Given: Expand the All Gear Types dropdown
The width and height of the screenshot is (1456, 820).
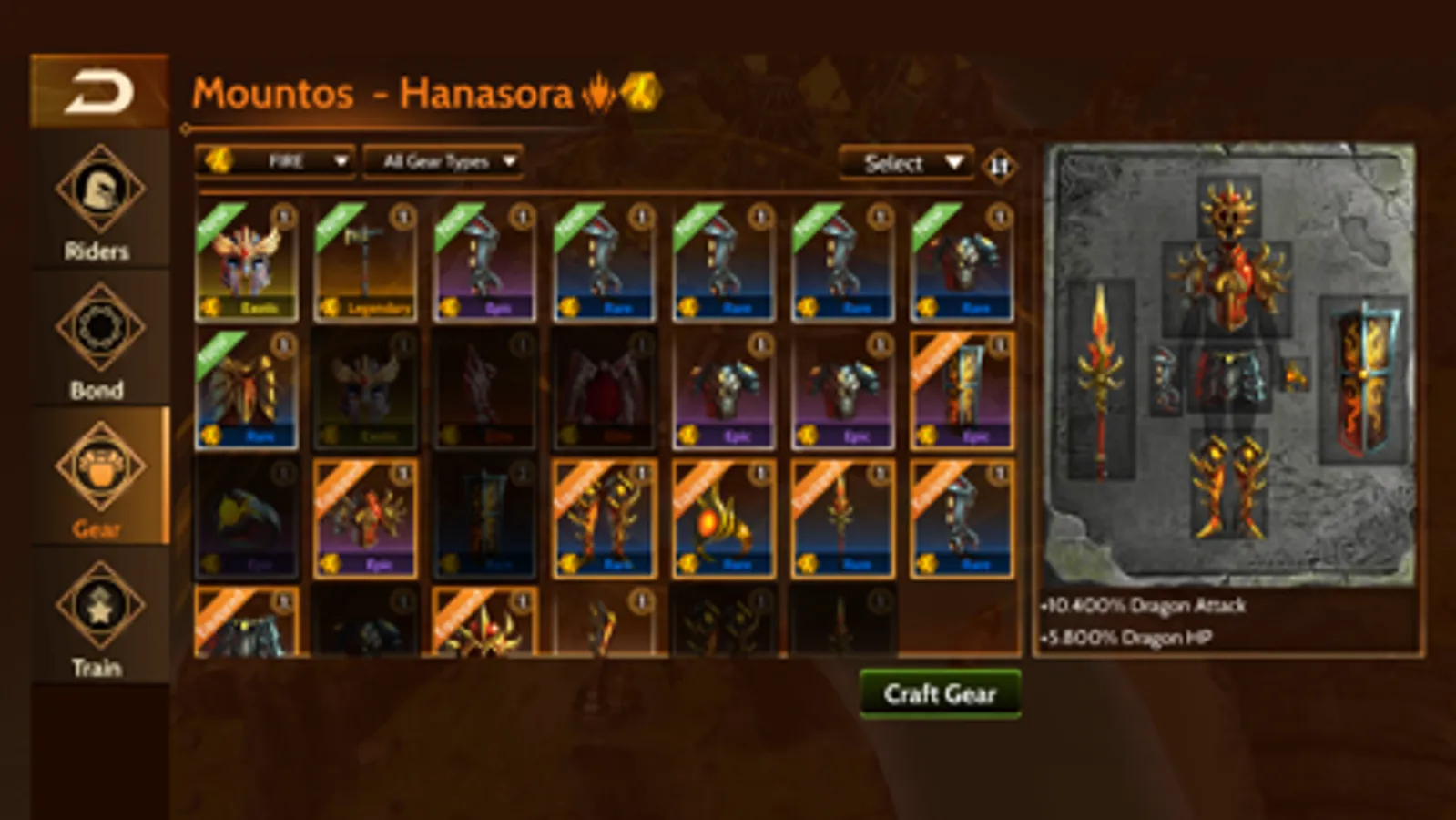Looking at the screenshot, I should 442,162.
